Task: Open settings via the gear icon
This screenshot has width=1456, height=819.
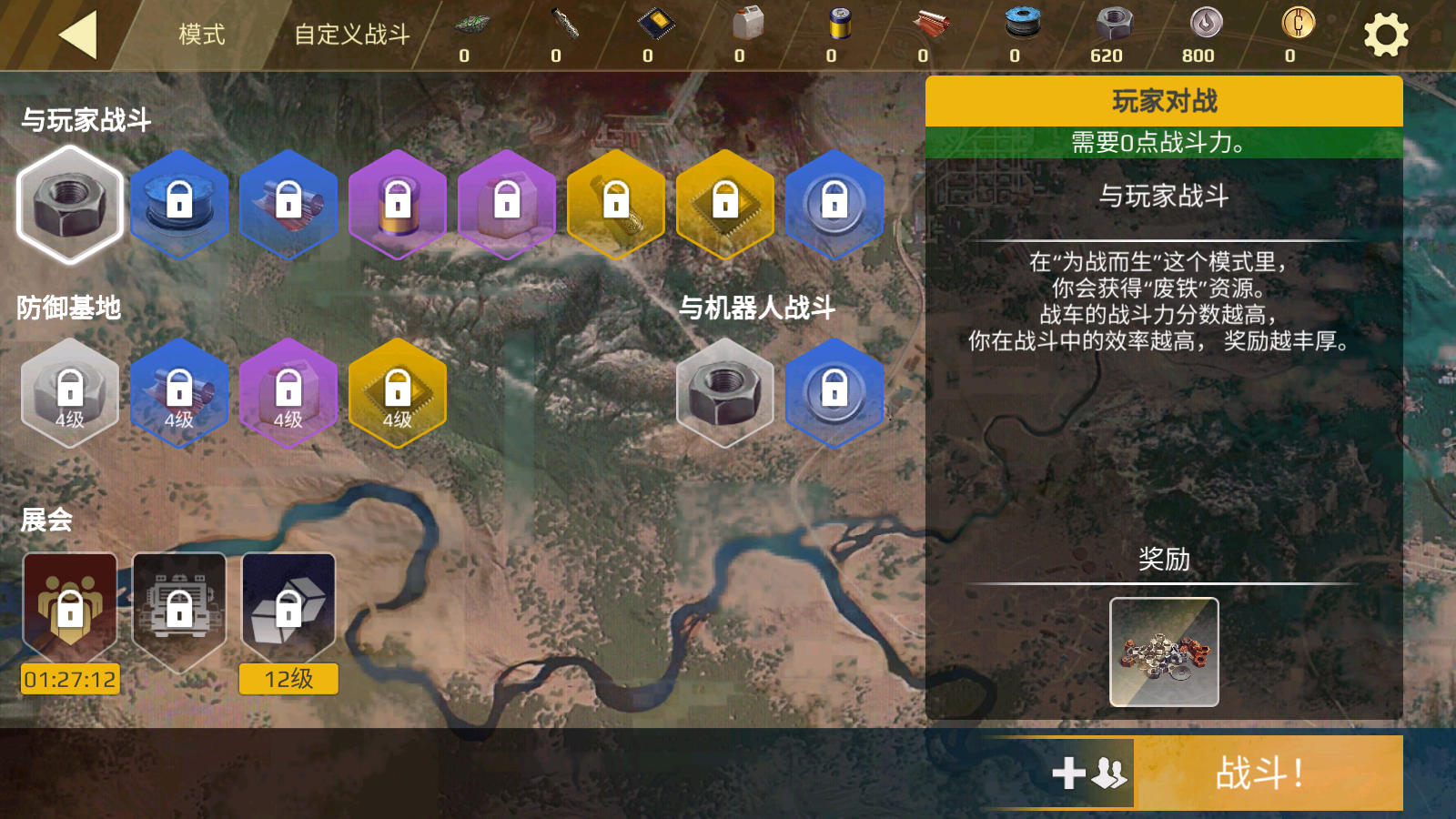Action: pos(1385,35)
